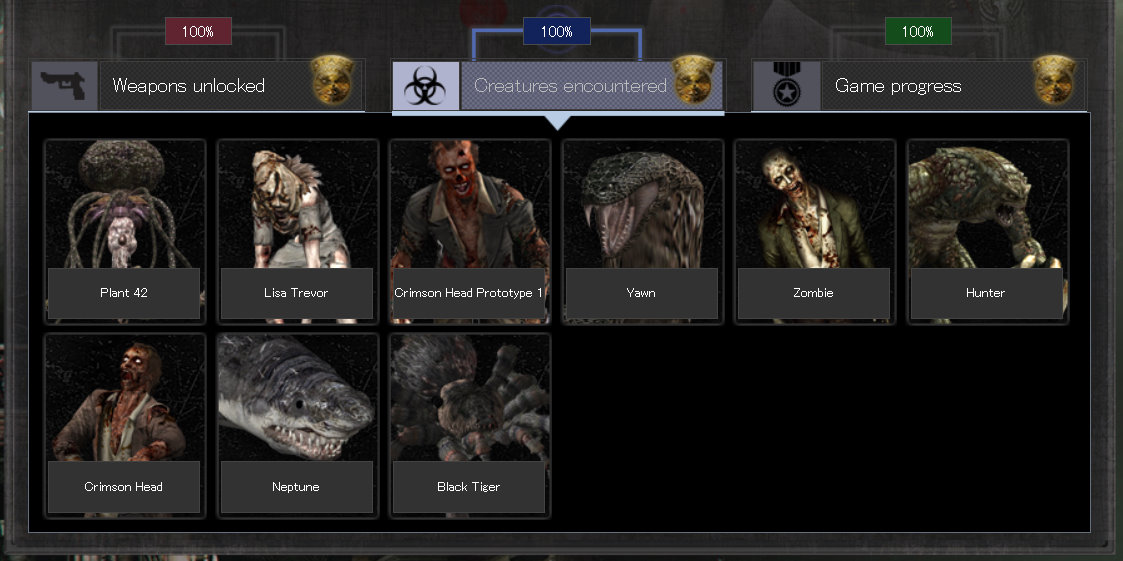View the Yawn snake creature card
Screen dimensions: 1123x561
(642, 231)
